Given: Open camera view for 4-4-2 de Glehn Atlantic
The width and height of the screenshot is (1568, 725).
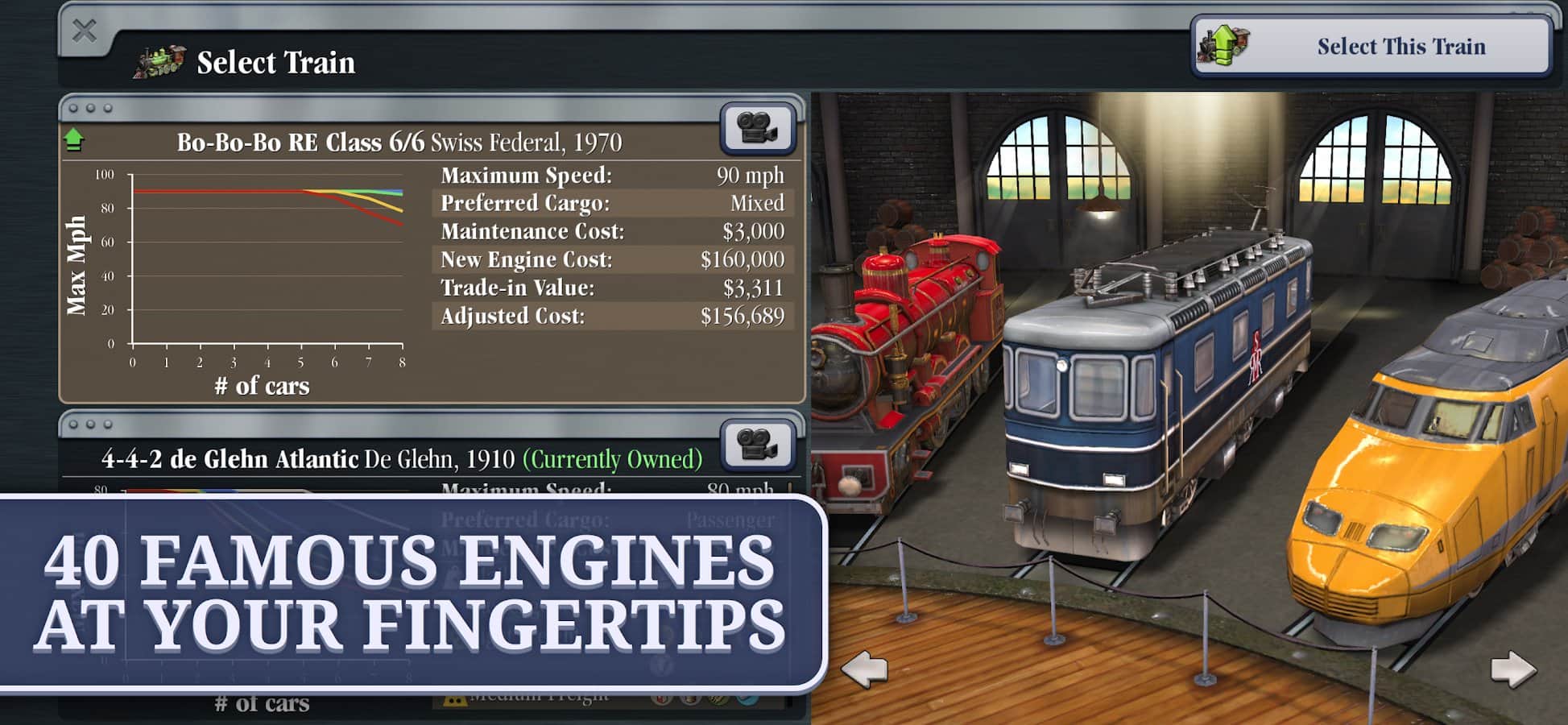Looking at the screenshot, I should (757, 445).
